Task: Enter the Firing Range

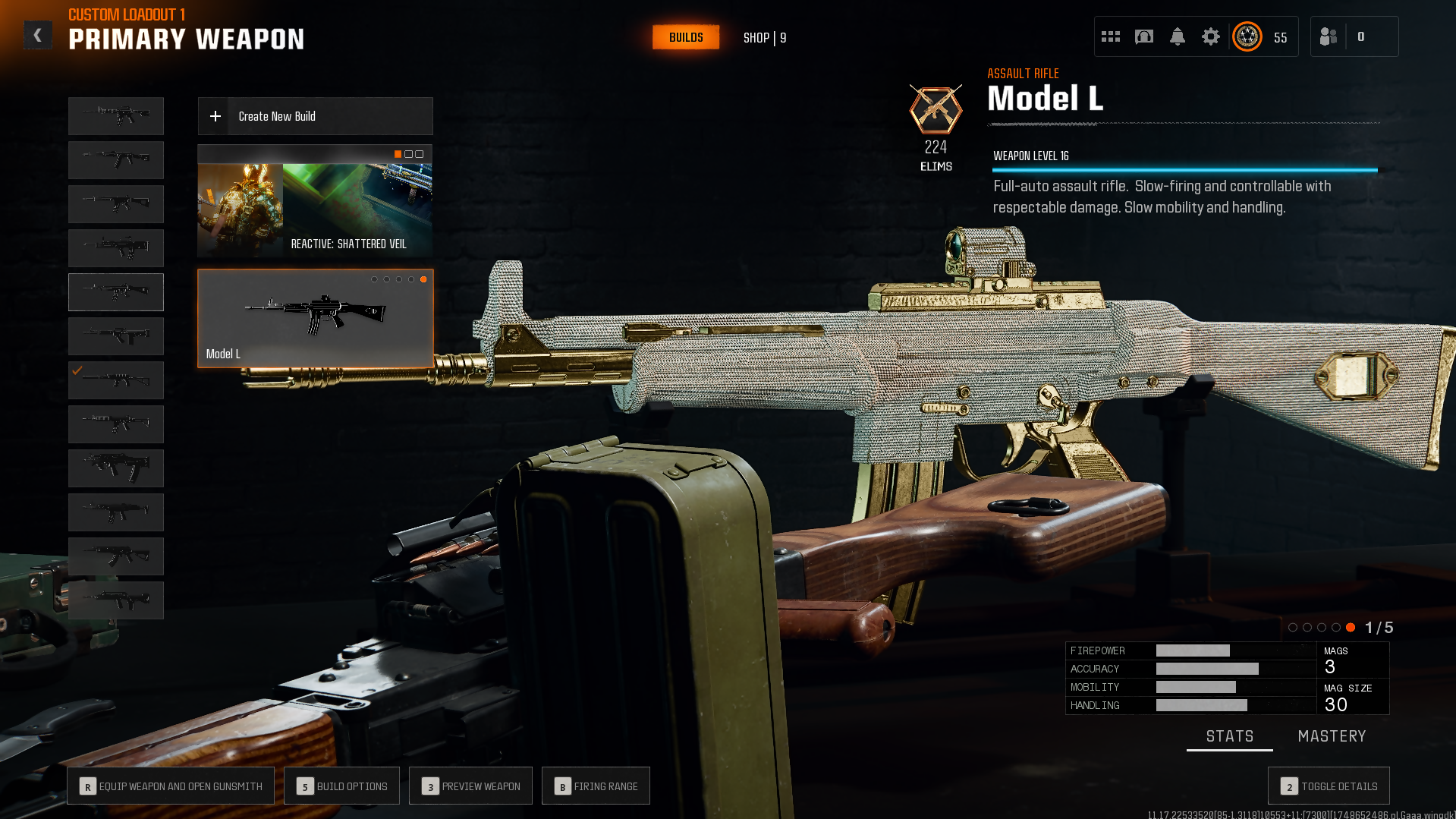Action: (596, 786)
